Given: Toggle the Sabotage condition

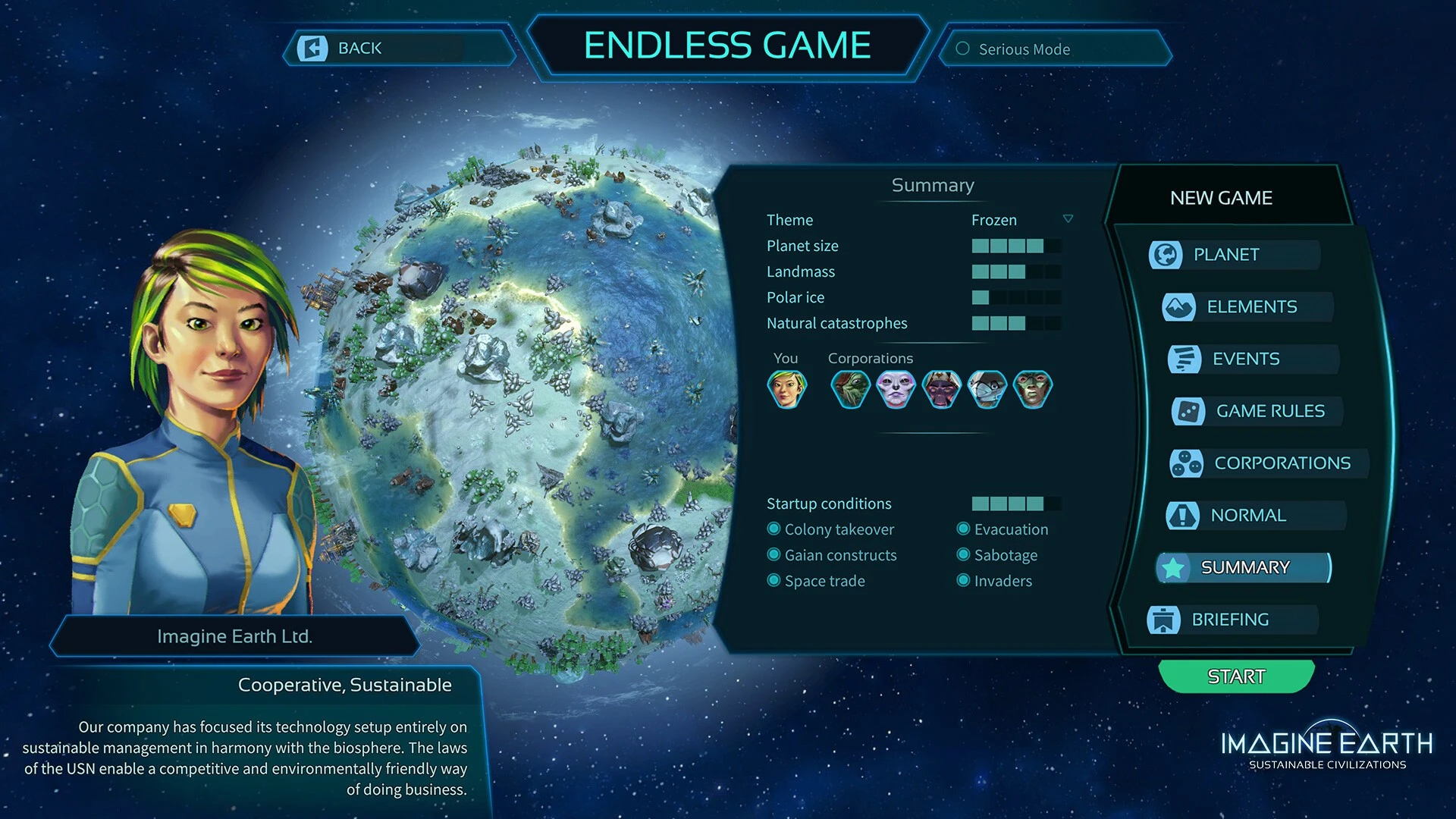Looking at the screenshot, I should 964,555.
